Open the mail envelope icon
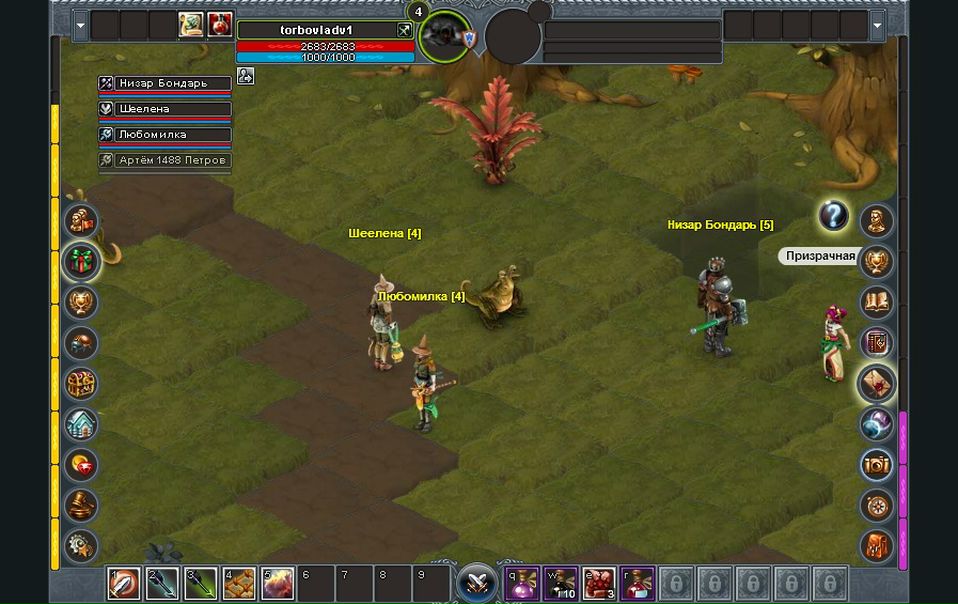The height and width of the screenshot is (604, 958). [x=877, y=383]
